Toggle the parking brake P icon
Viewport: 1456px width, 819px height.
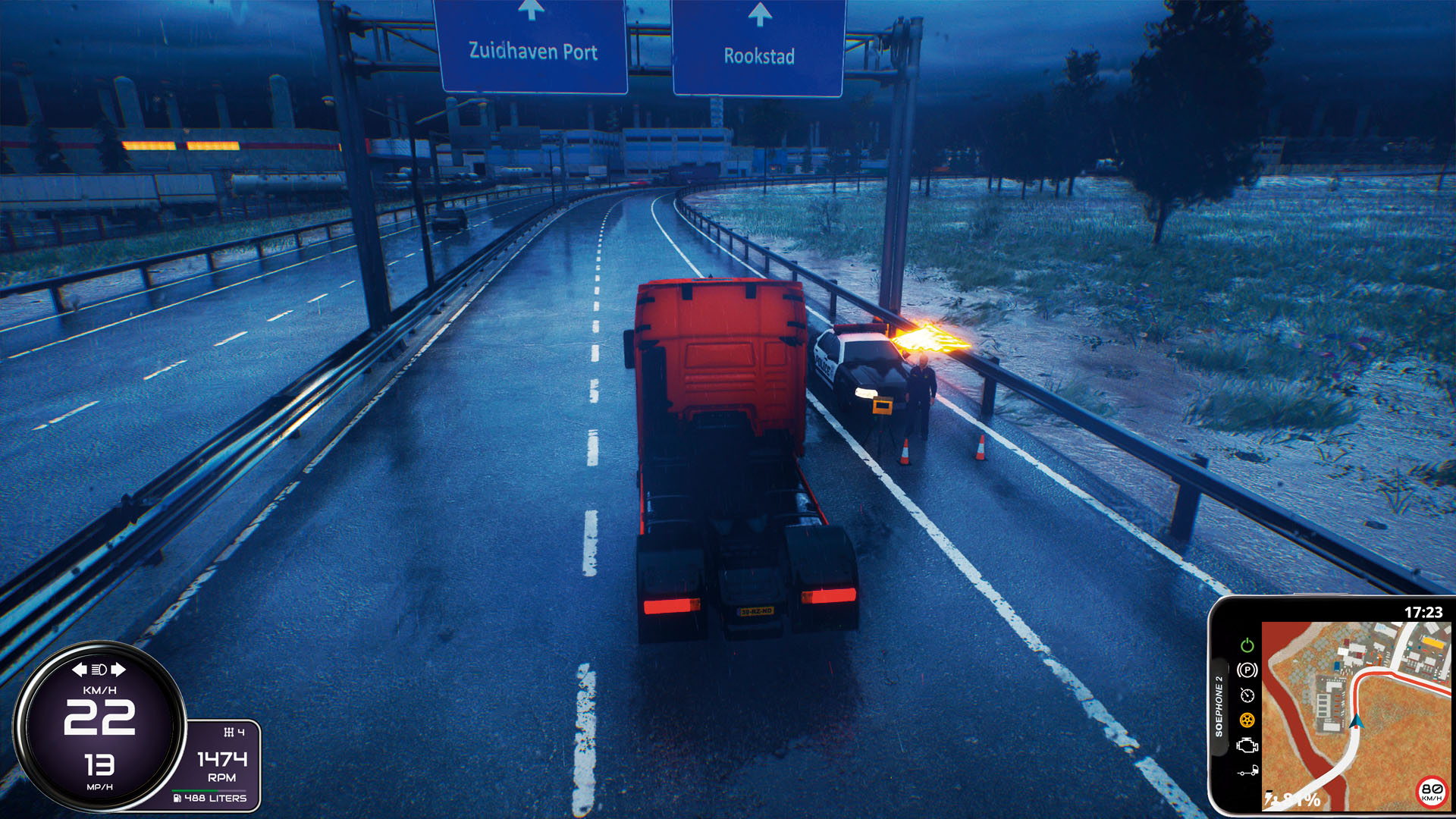[x=1247, y=669]
